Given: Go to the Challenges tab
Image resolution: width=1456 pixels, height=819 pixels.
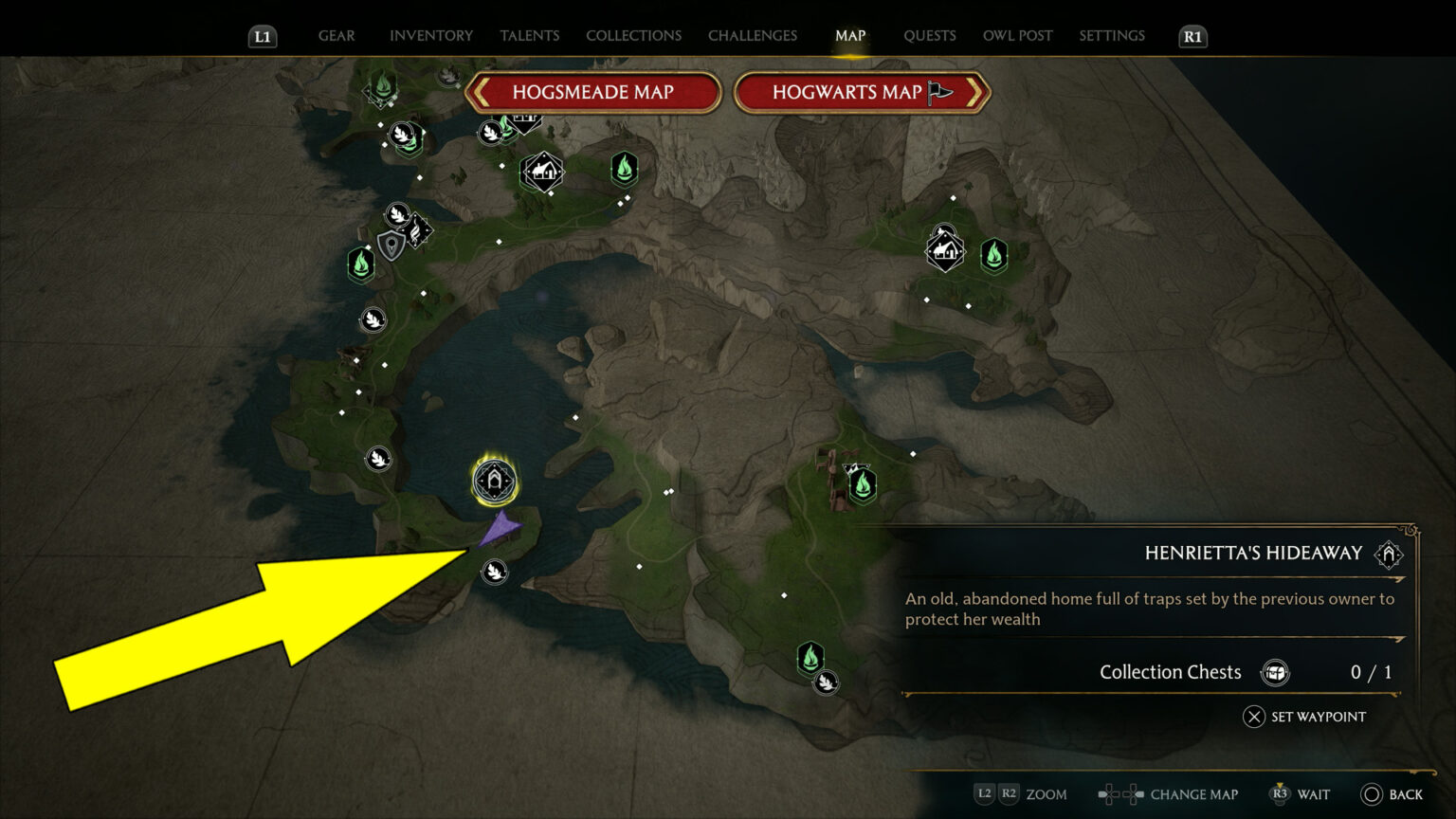Looking at the screenshot, I should point(753,36).
